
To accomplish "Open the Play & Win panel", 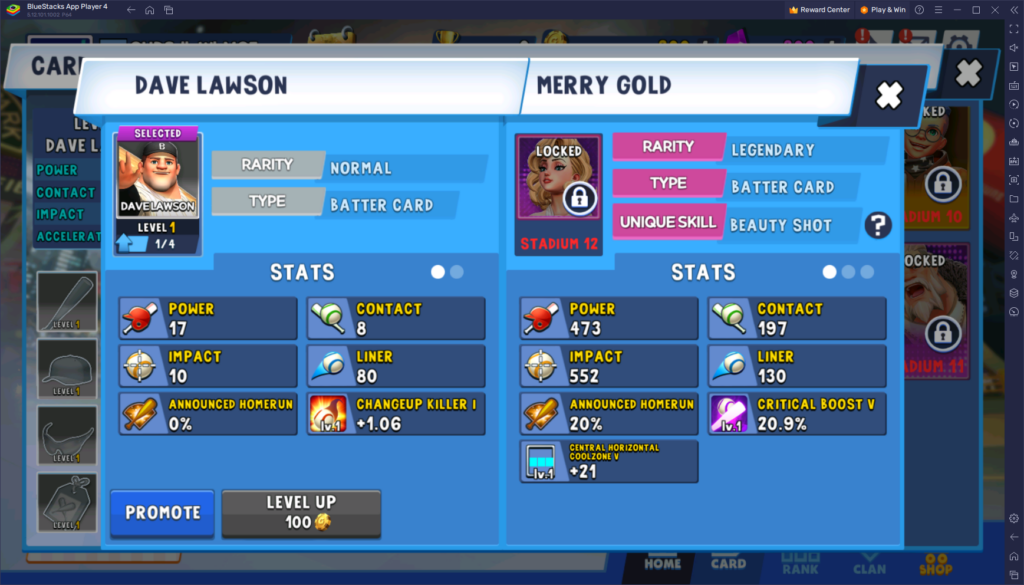I will pos(882,9).
